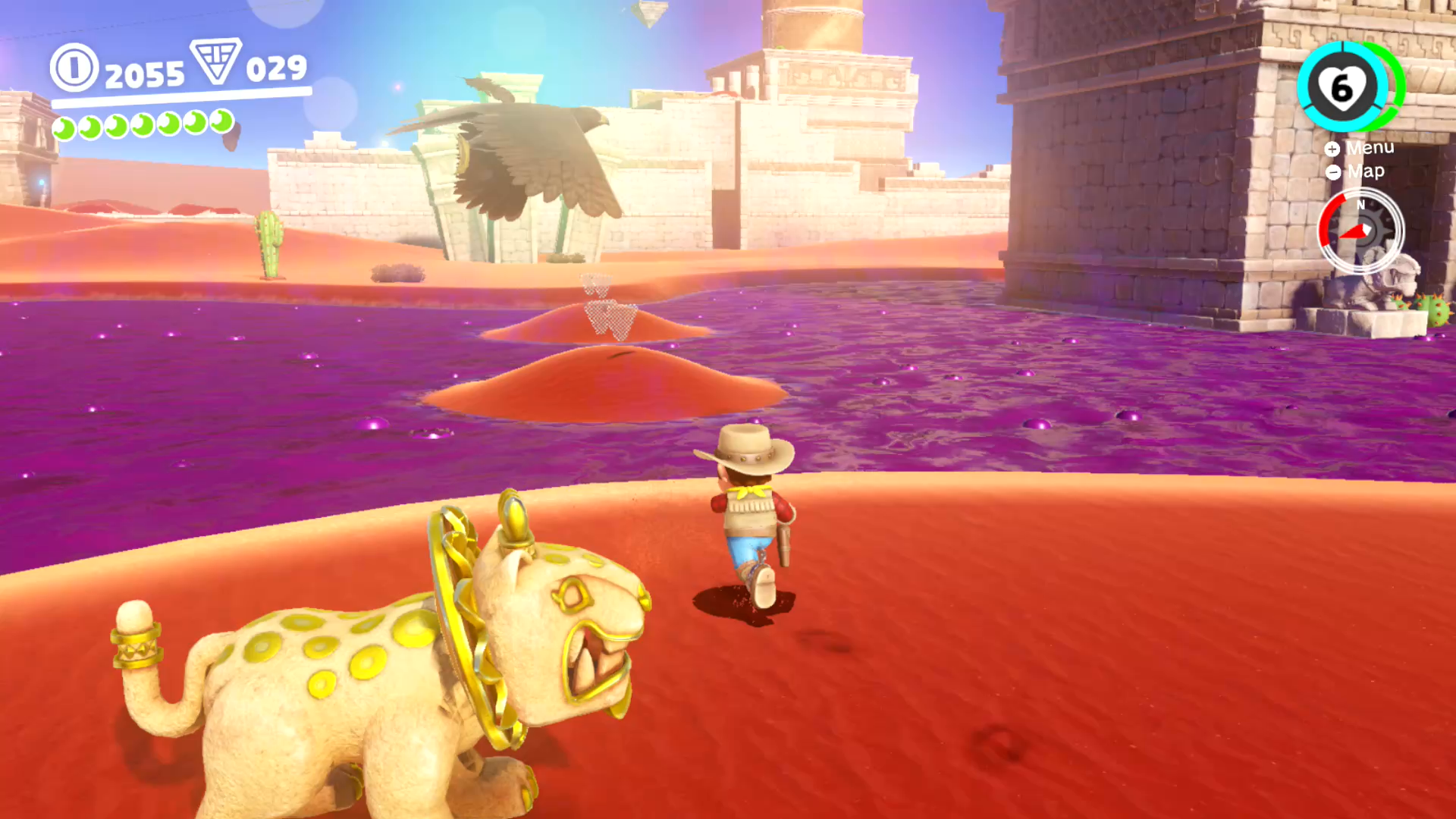The height and width of the screenshot is (819, 1456).
Task: Click the North indicator on the compass
Action: 1361,206
